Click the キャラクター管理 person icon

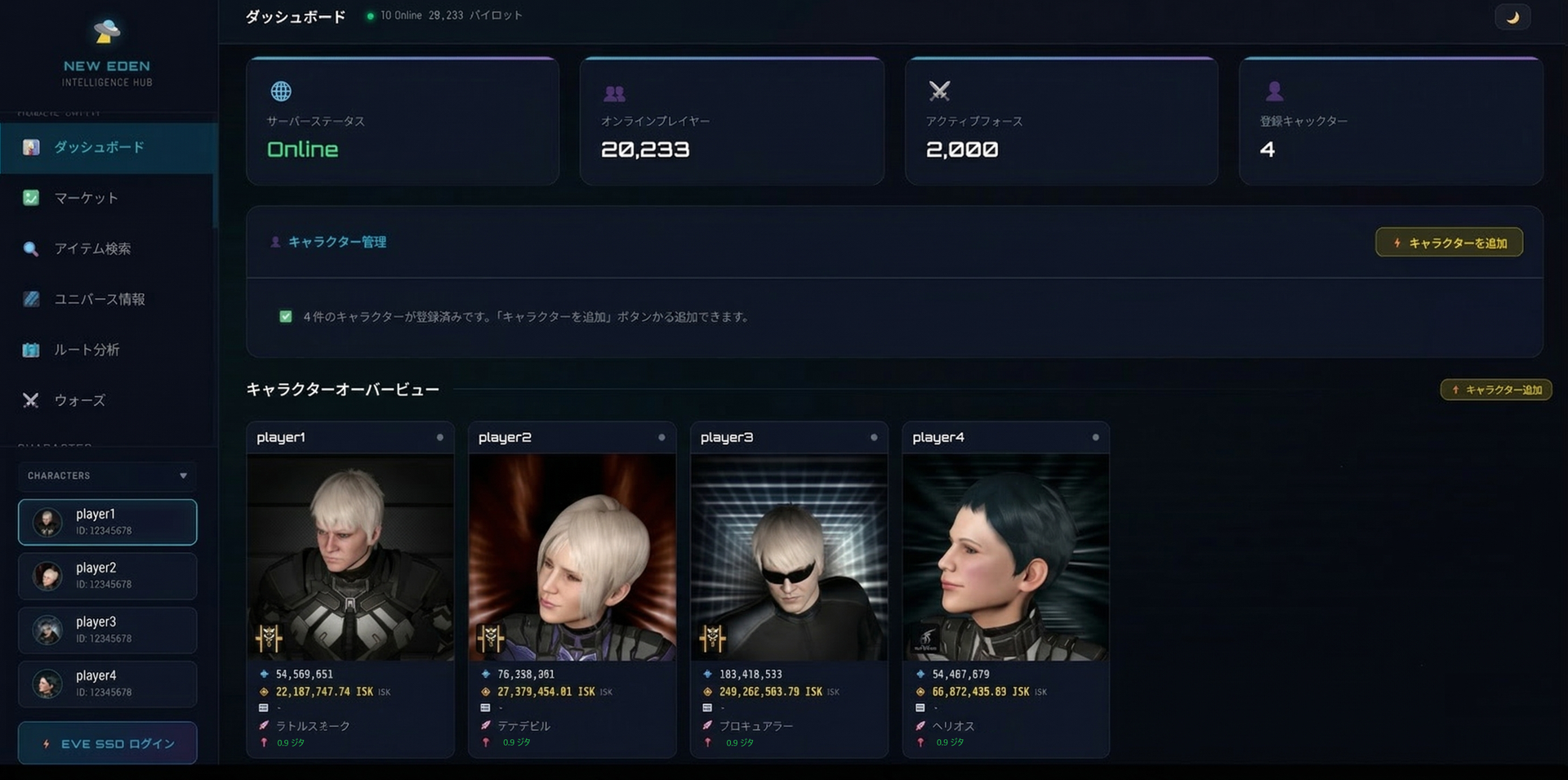point(274,242)
